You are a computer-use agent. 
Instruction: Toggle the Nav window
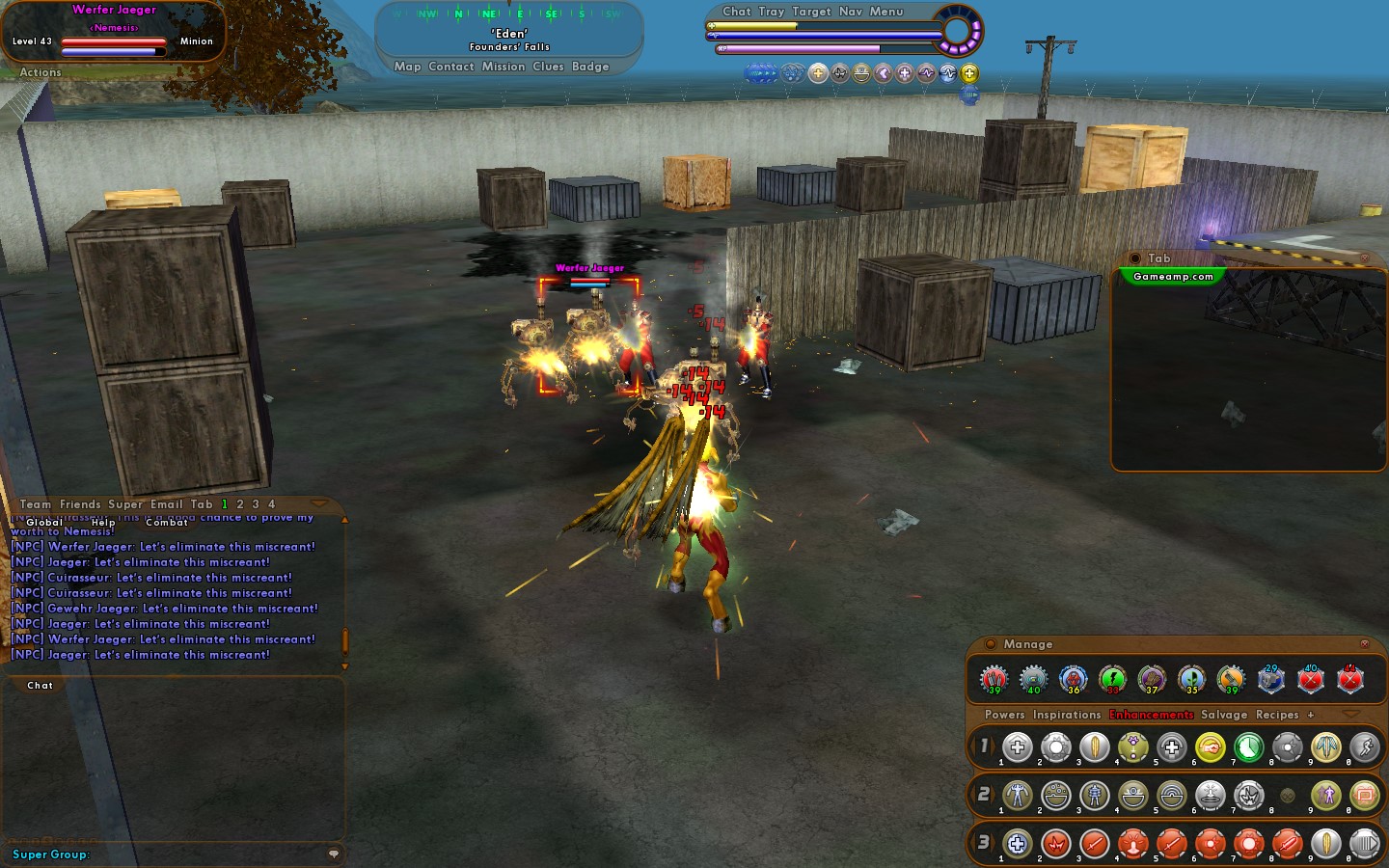tap(851, 12)
